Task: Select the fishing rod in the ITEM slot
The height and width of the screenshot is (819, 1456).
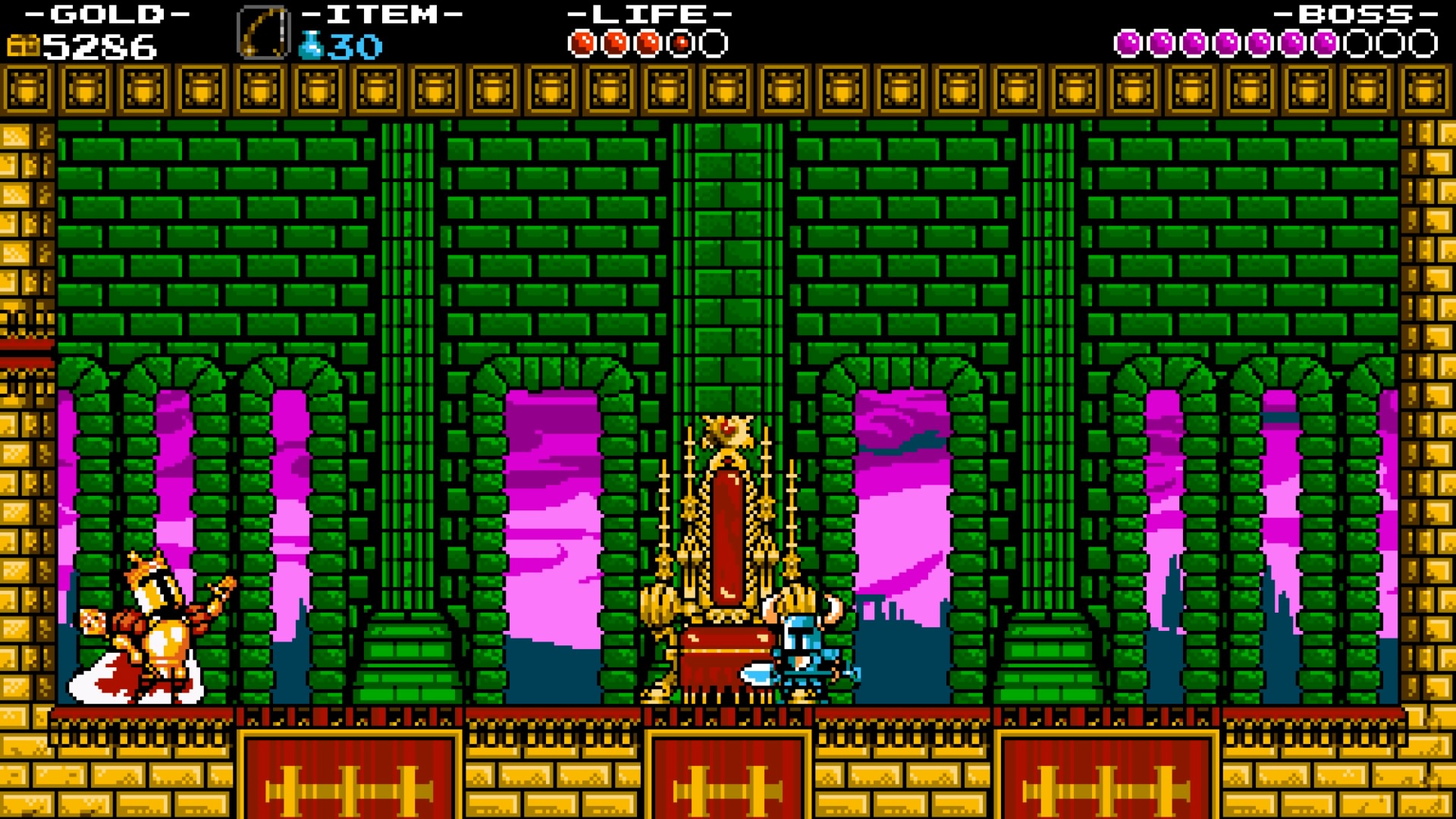Action: [264, 30]
